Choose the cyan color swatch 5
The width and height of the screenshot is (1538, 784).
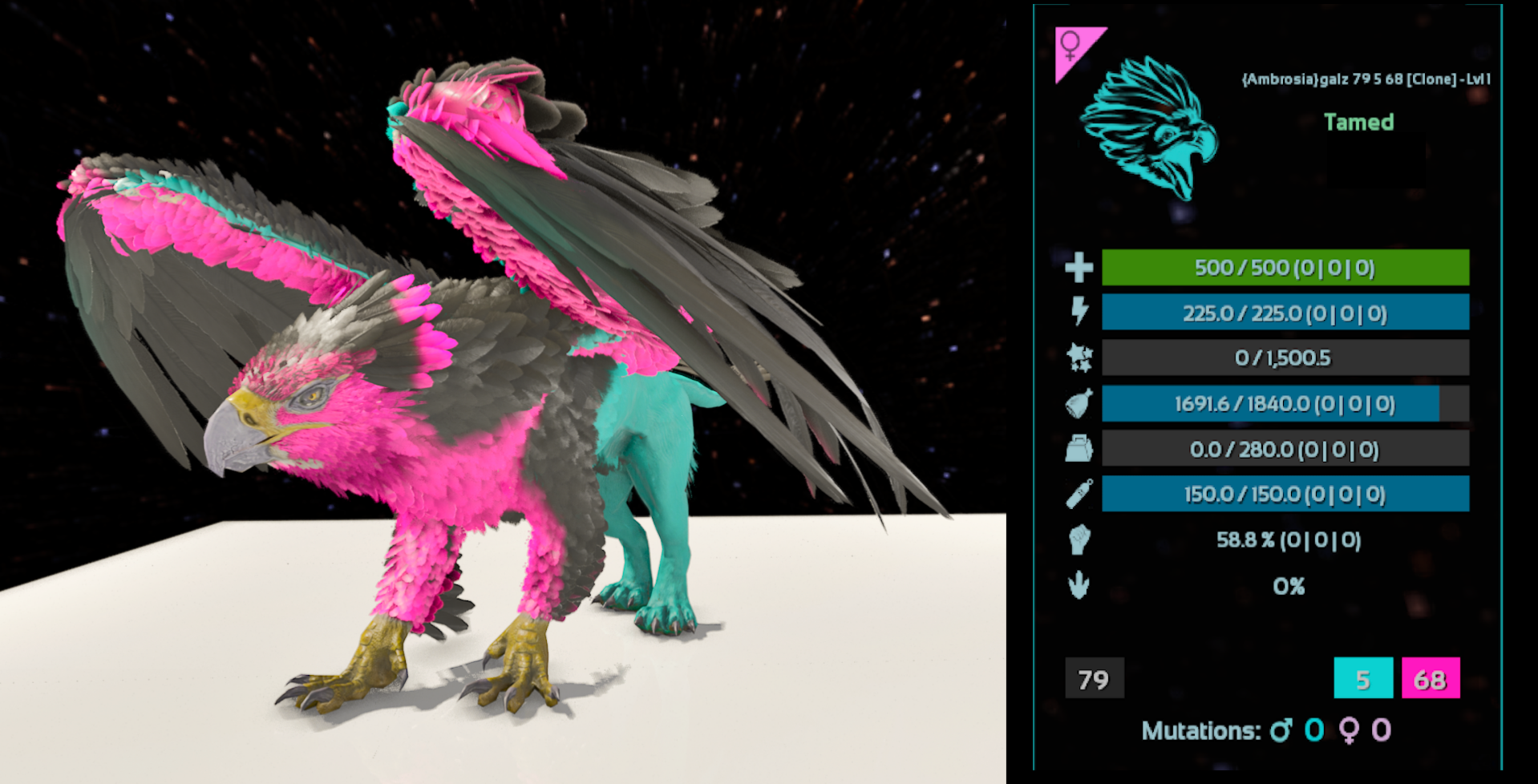pos(1362,679)
